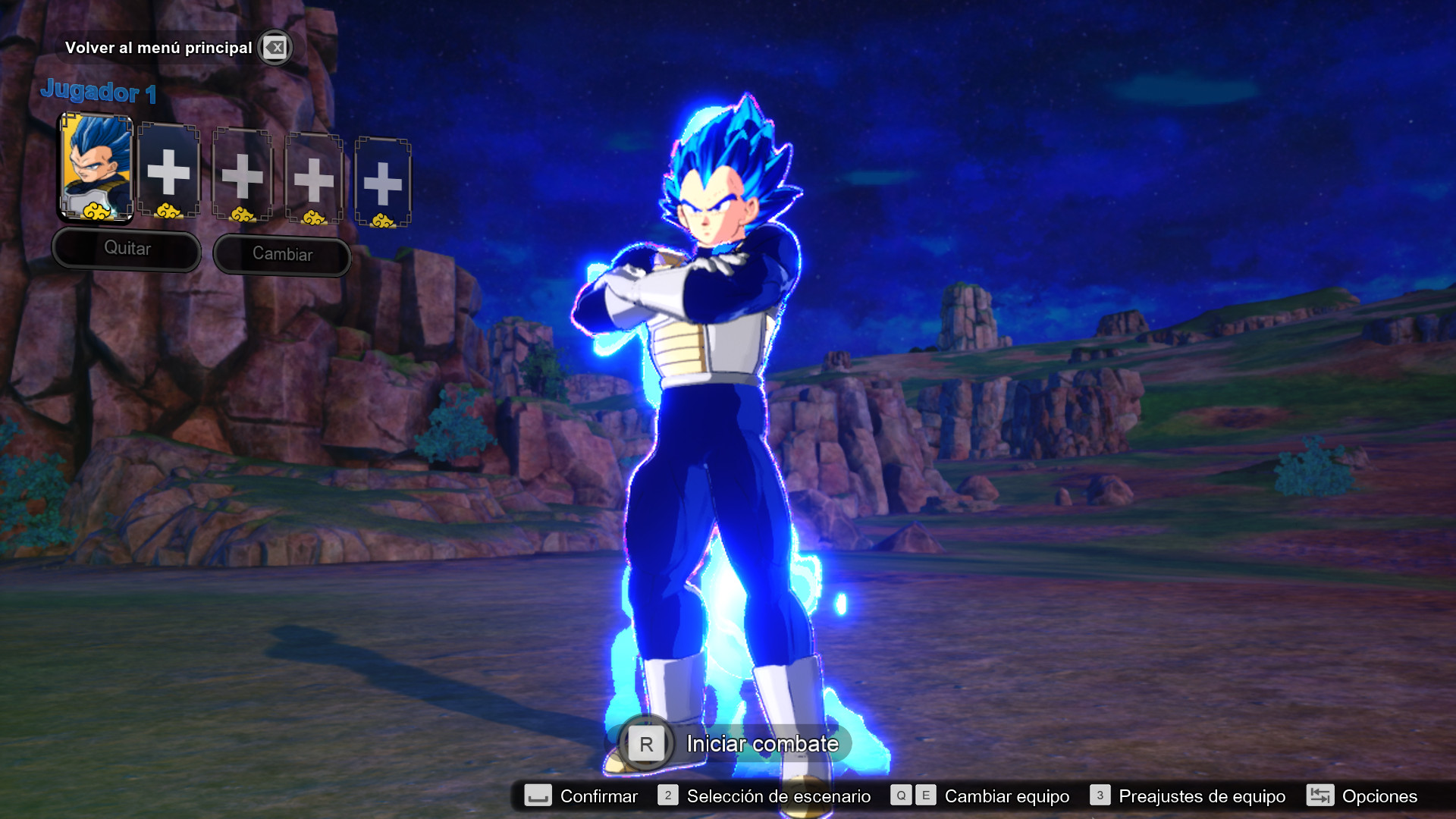
Task: Click the R icon beside Iniciar combate
Action: pyautogui.click(x=645, y=744)
